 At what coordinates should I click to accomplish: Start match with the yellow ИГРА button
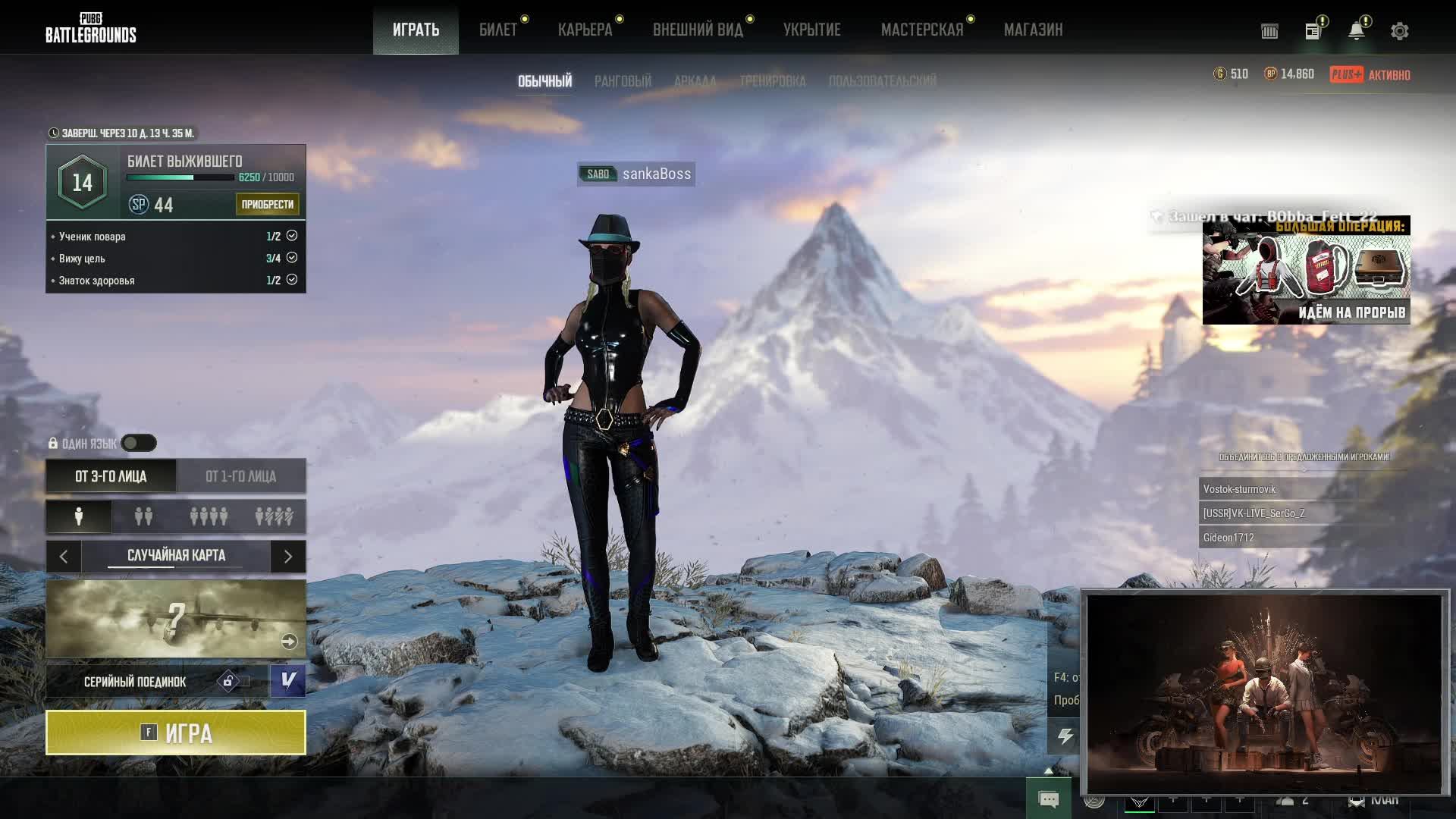point(175,733)
